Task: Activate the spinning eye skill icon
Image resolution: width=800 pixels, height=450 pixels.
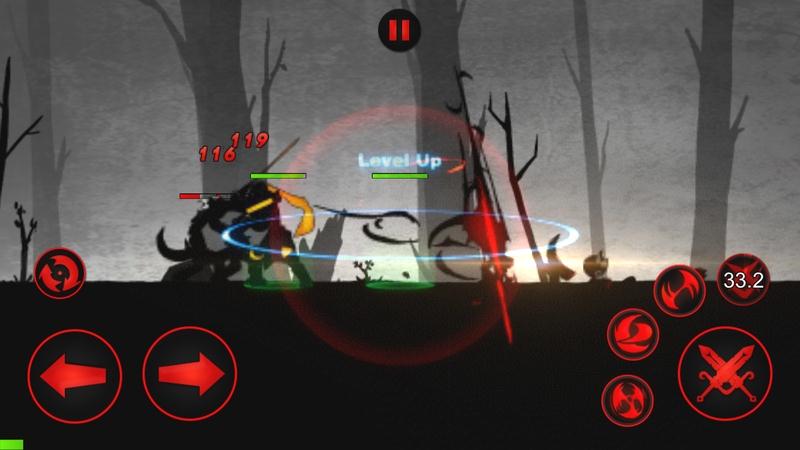Action: point(59,274)
